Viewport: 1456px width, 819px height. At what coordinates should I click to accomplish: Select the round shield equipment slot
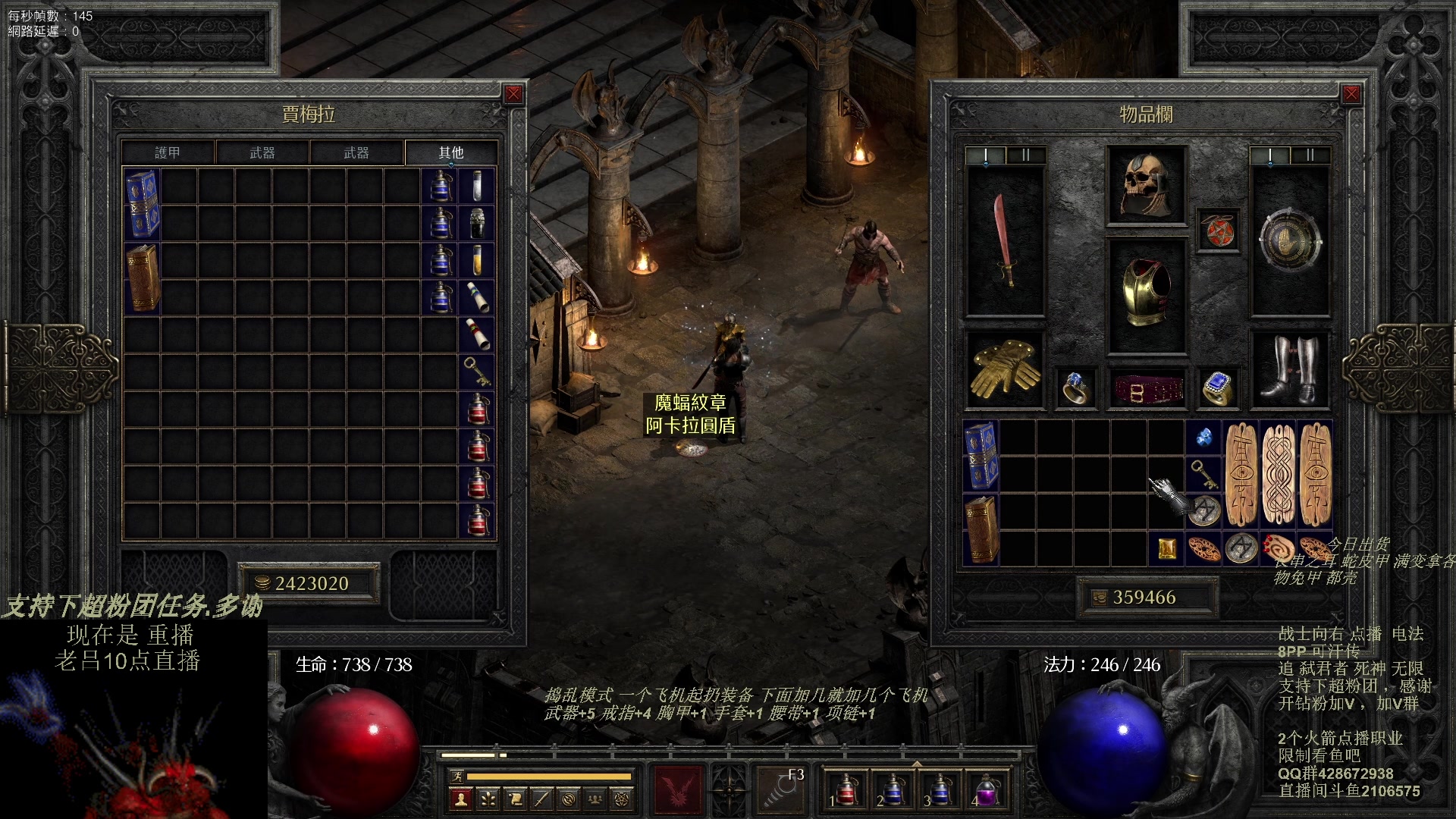tap(1289, 240)
